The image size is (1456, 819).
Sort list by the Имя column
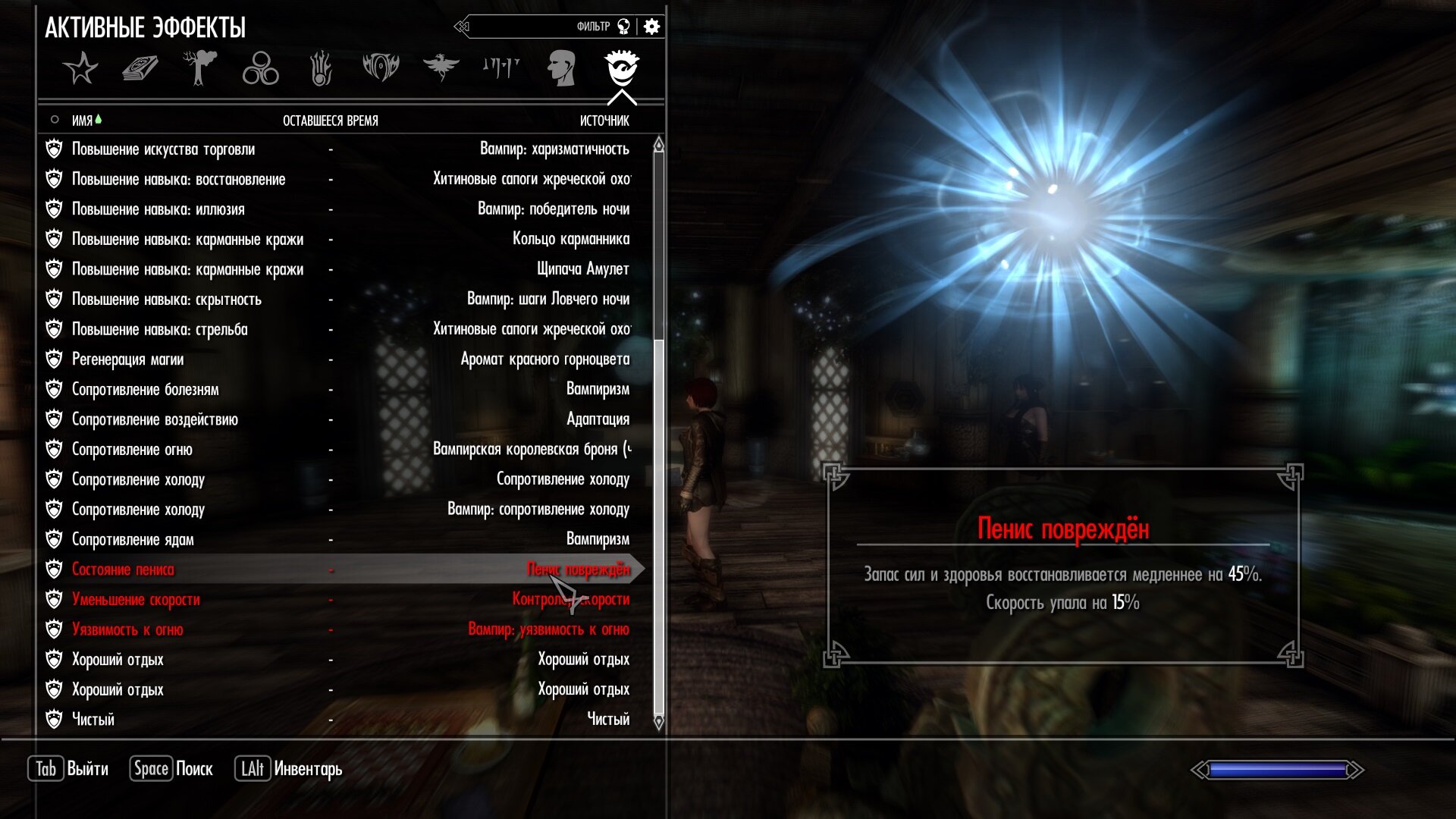[82, 121]
